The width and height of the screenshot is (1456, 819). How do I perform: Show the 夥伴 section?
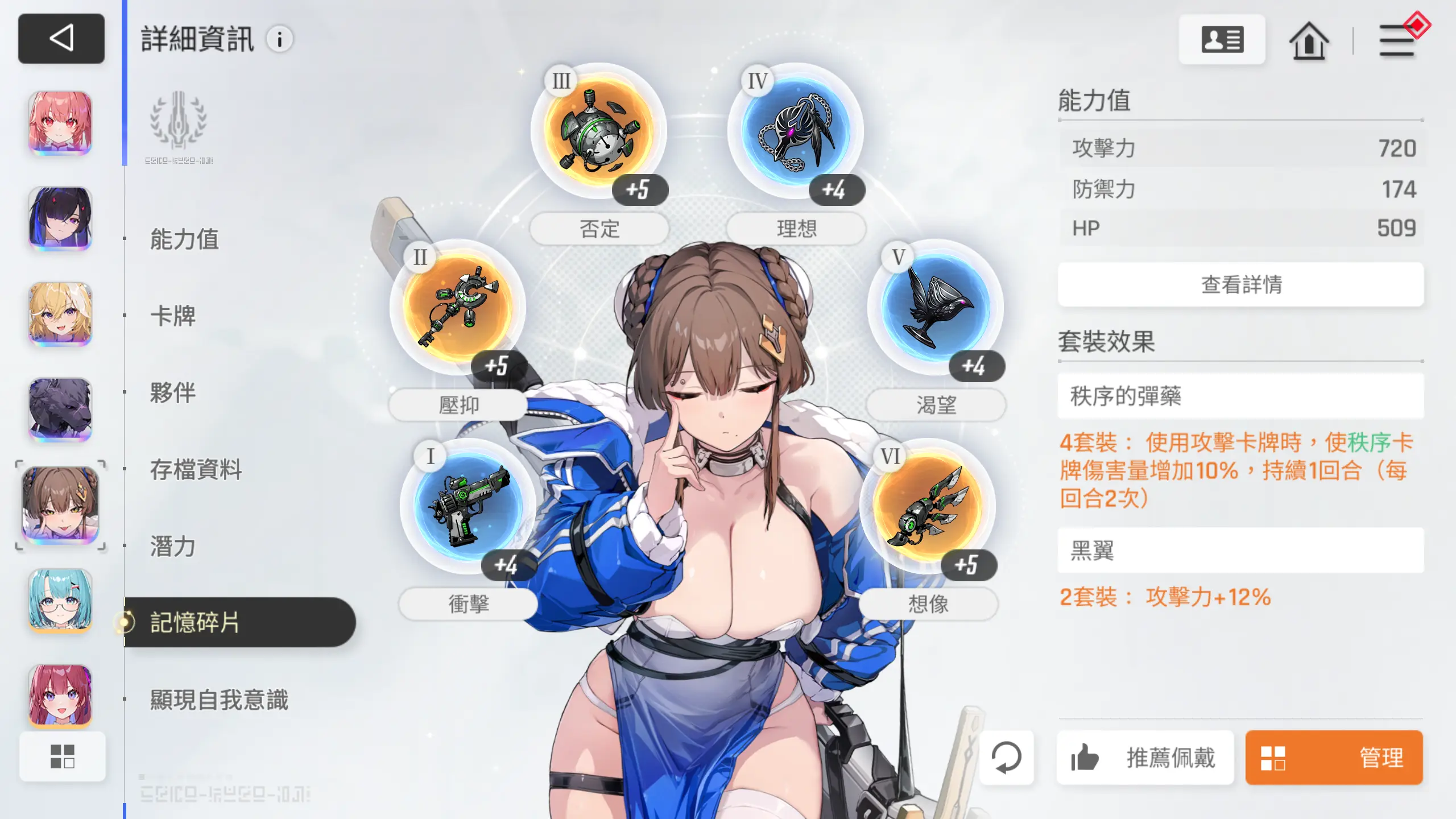pos(173,392)
